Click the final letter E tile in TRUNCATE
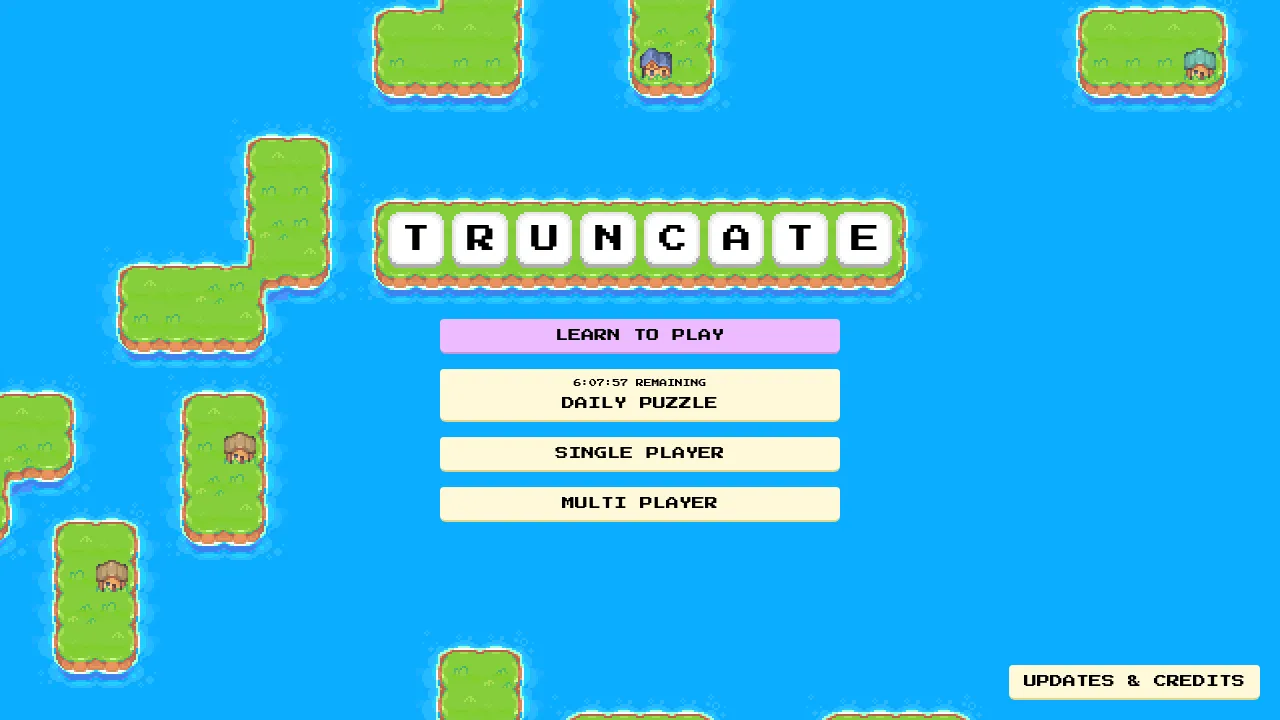Viewport: 1280px width, 720px height. coord(863,238)
